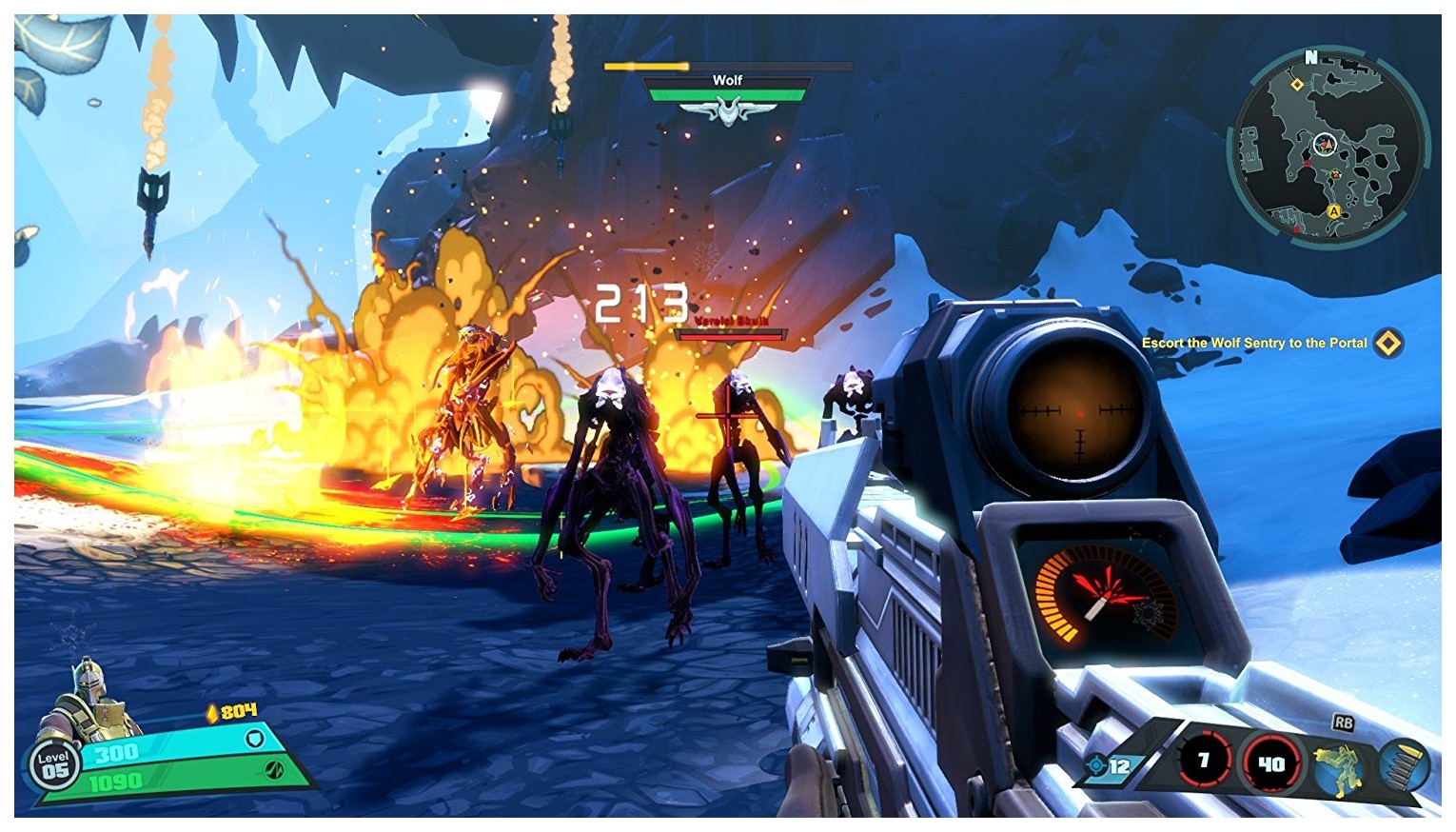The image size is (1456, 832).
Task: Select the ability on 7-second cooldown
Action: point(1203,761)
